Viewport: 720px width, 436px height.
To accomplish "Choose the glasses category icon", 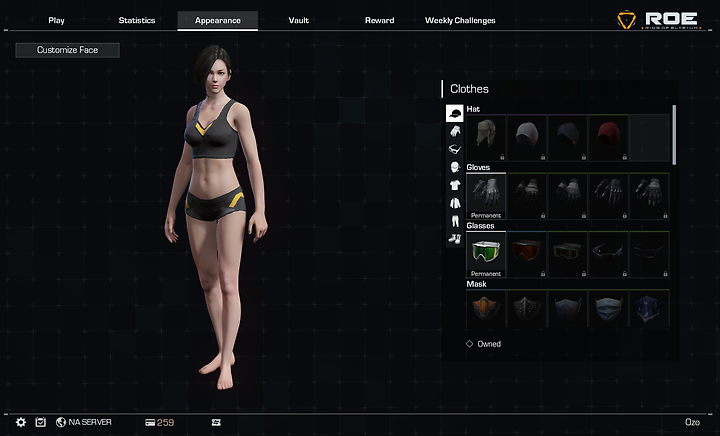I will coord(454,149).
